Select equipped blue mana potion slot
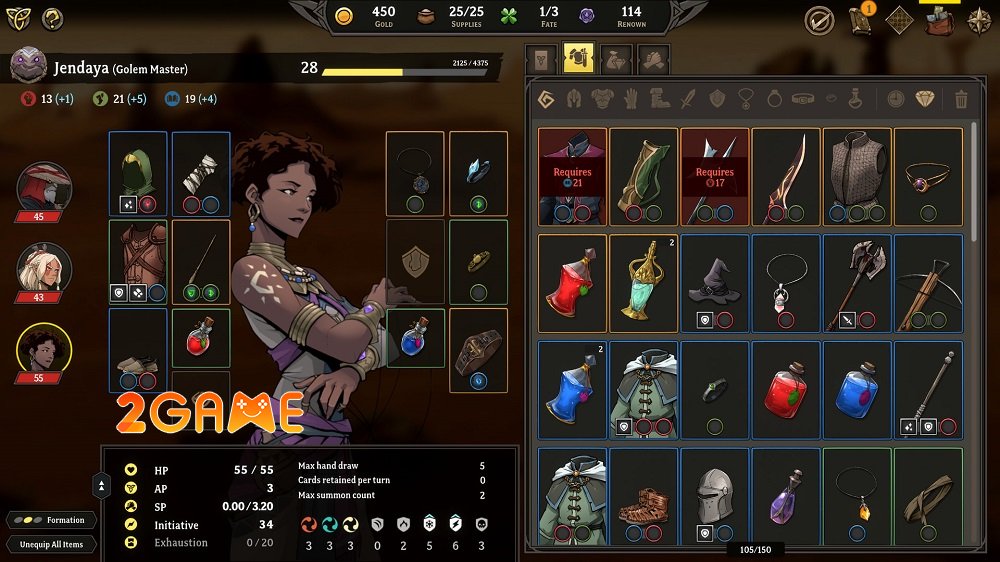1000x562 pixels. tap(415, 337)
